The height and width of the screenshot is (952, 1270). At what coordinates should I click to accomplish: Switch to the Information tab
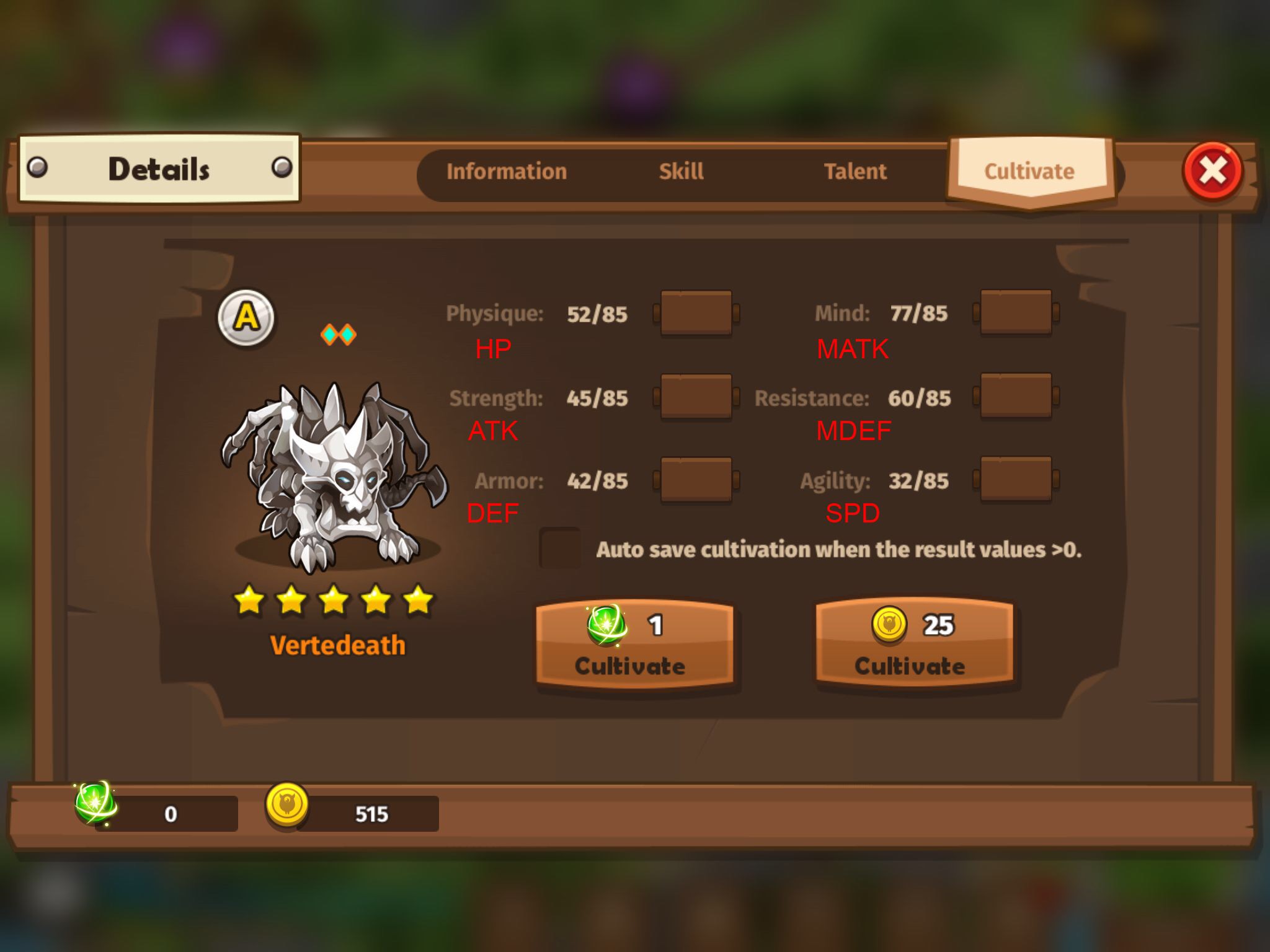pyautogui.click(x=506, y=172)
